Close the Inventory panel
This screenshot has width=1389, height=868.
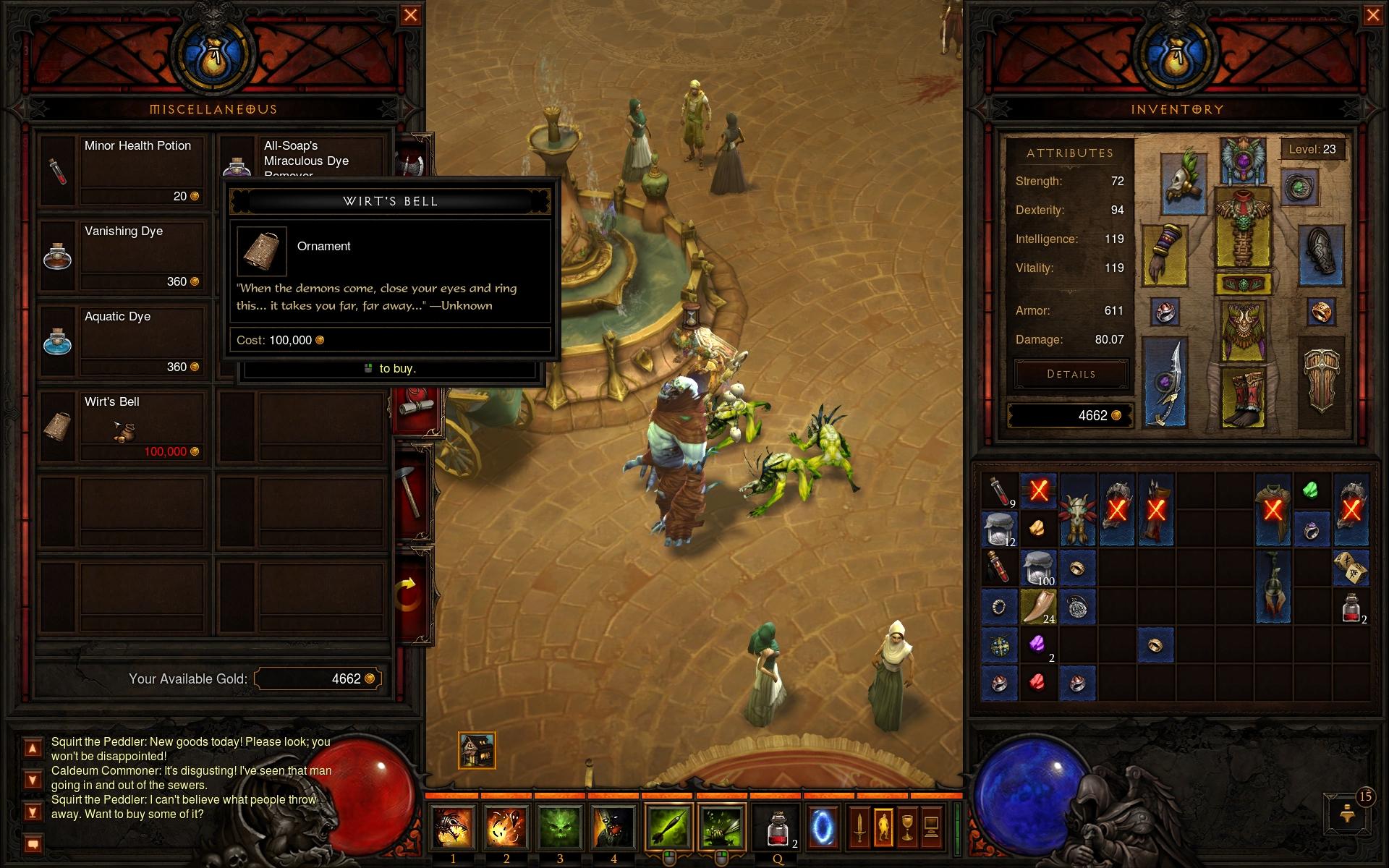pos(1372,15)
